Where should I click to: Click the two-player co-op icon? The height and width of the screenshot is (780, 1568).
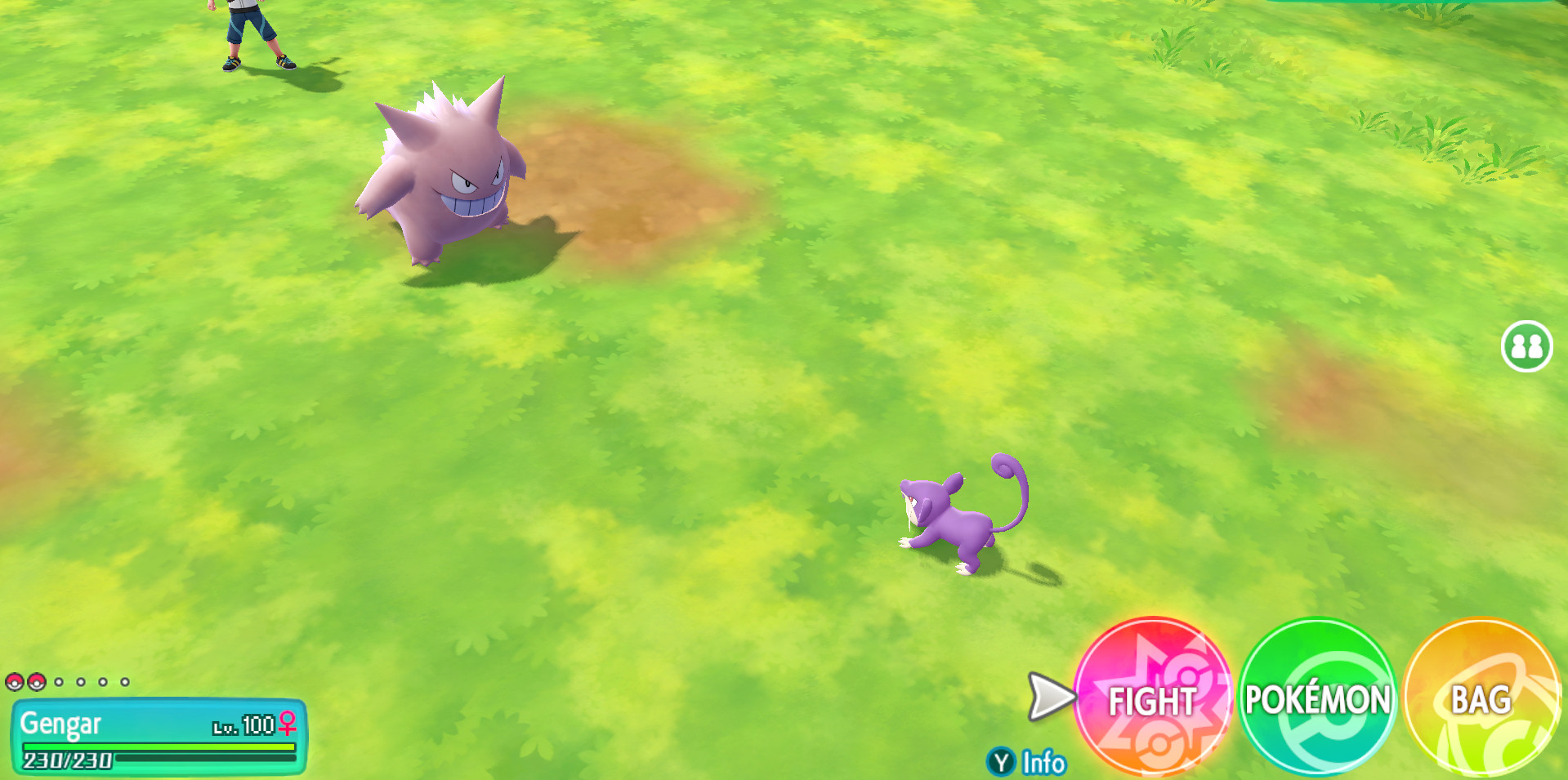point(1526,346)
